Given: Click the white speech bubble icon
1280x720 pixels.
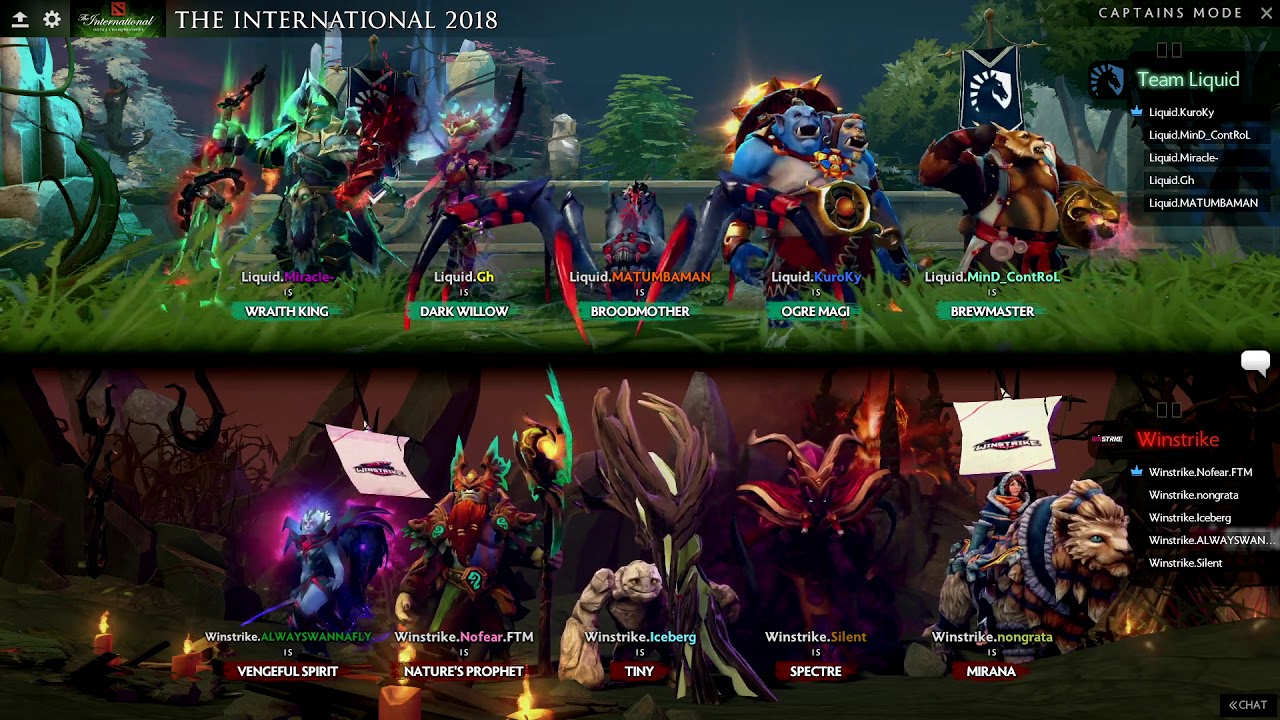Looking at the screenshot, I should (x=1255, y=361).
